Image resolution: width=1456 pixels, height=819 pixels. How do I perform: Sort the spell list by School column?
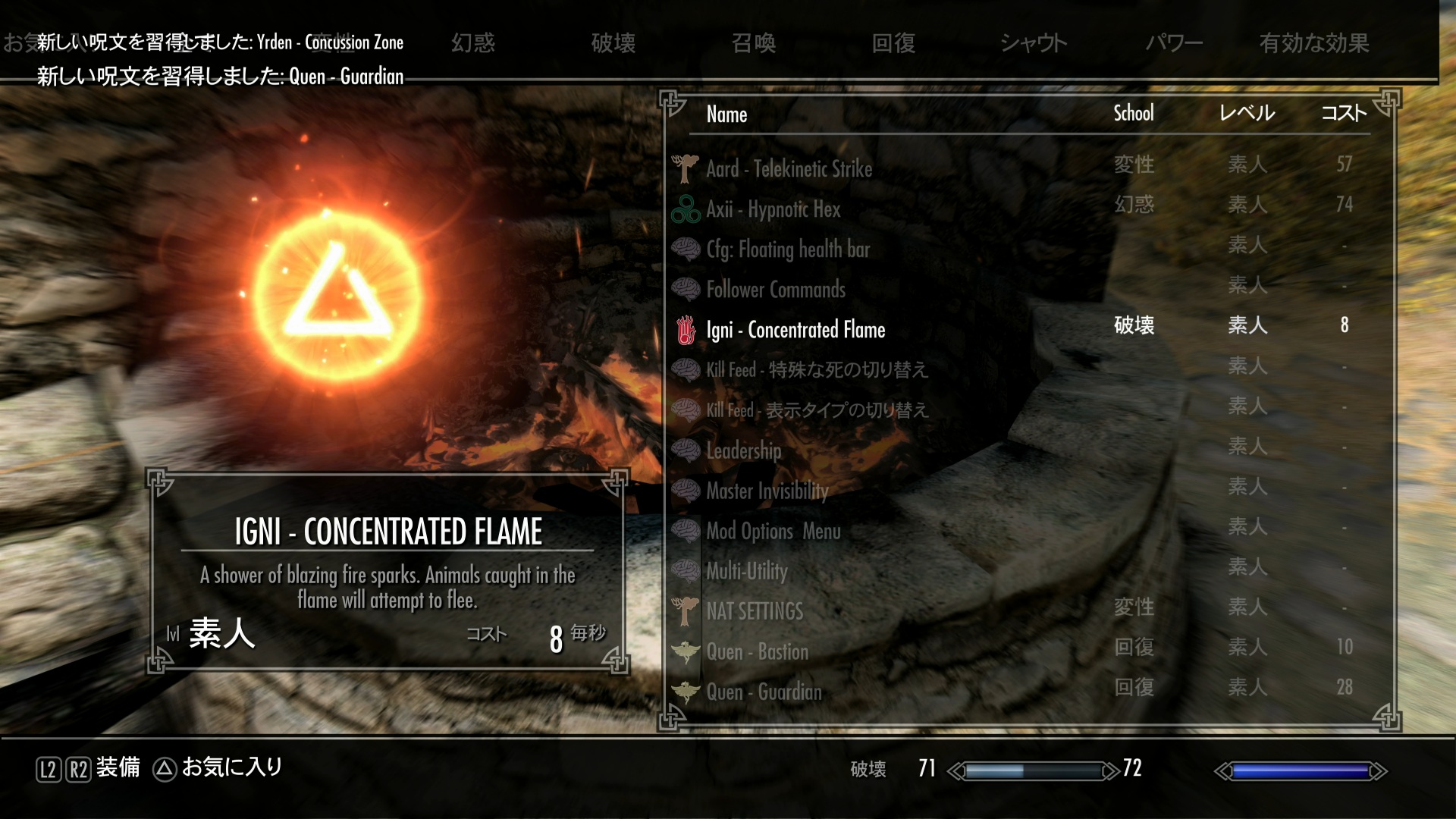[1133, 114]
